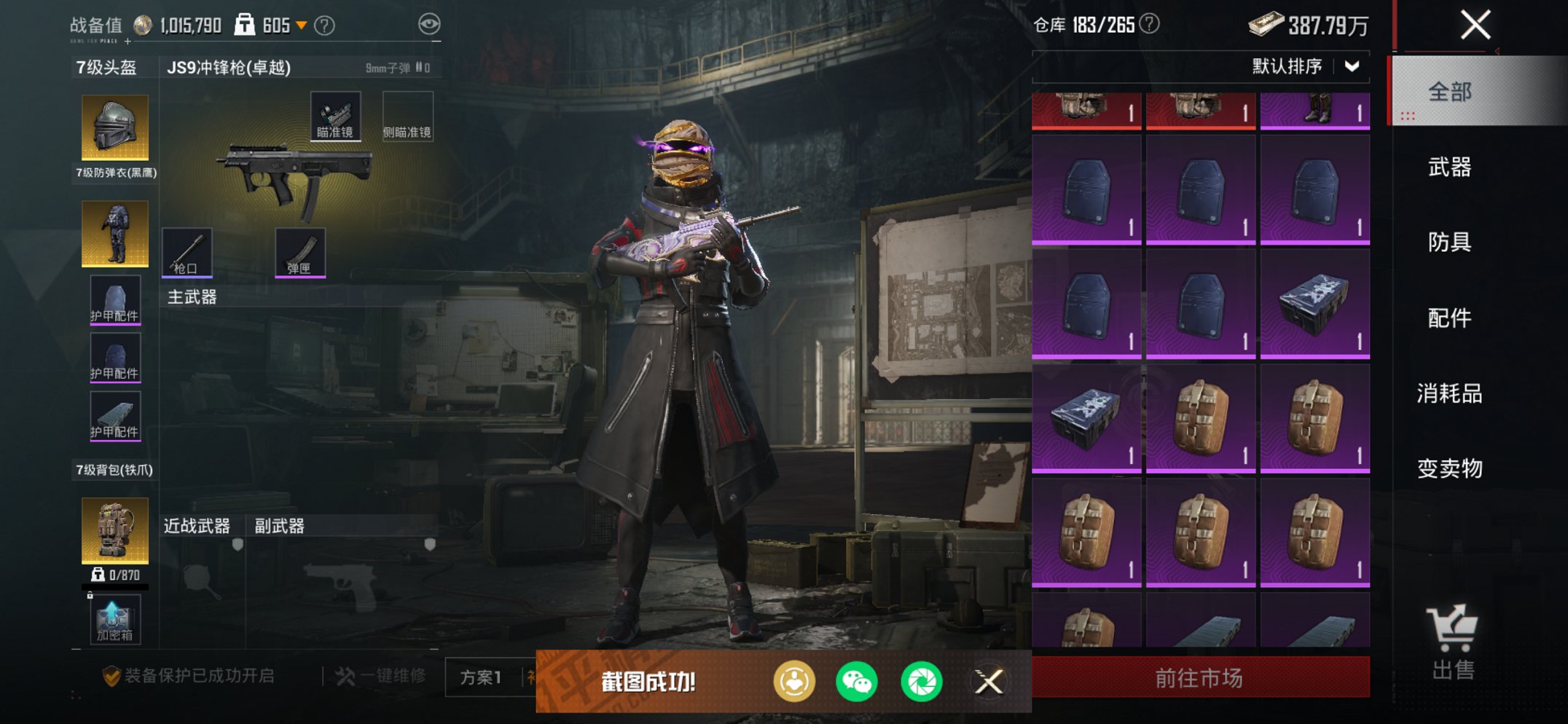Image resolution: width=1568 pixels, height=724 pixels.
Task: Select the 防具 category tab
Action: [1450, 242]
